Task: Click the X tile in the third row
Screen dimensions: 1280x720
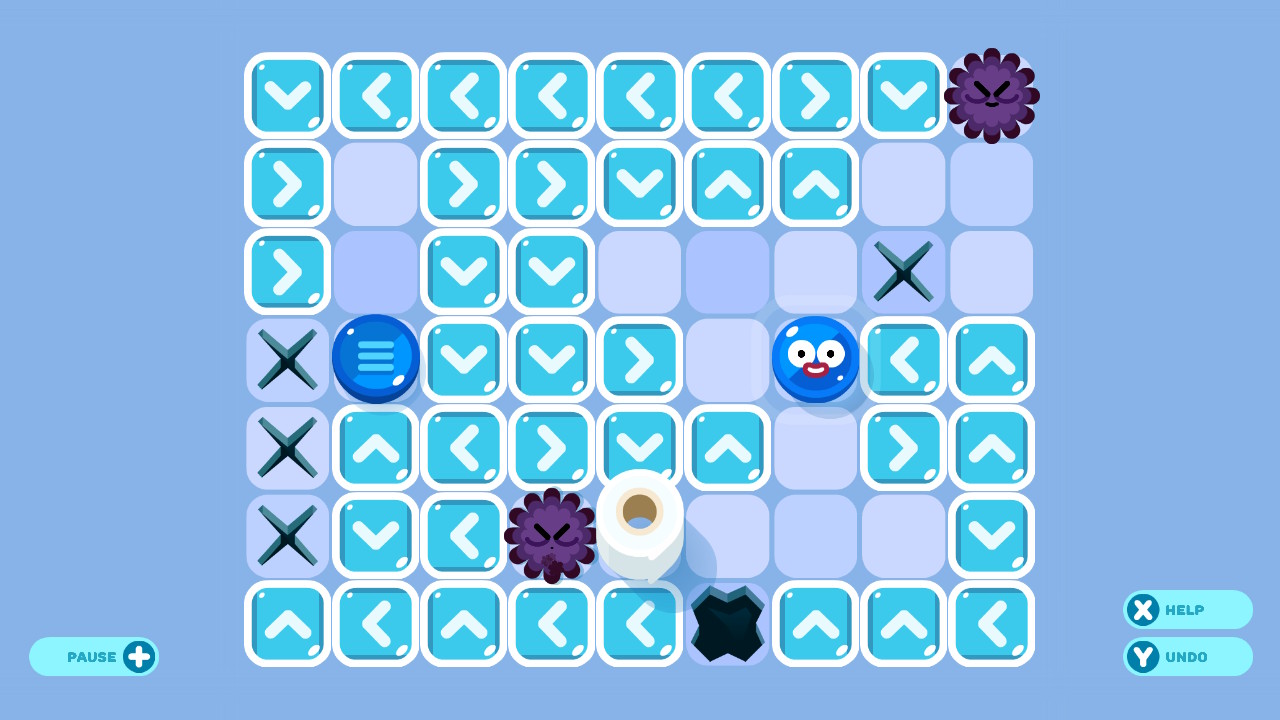Action: [903, 271]
